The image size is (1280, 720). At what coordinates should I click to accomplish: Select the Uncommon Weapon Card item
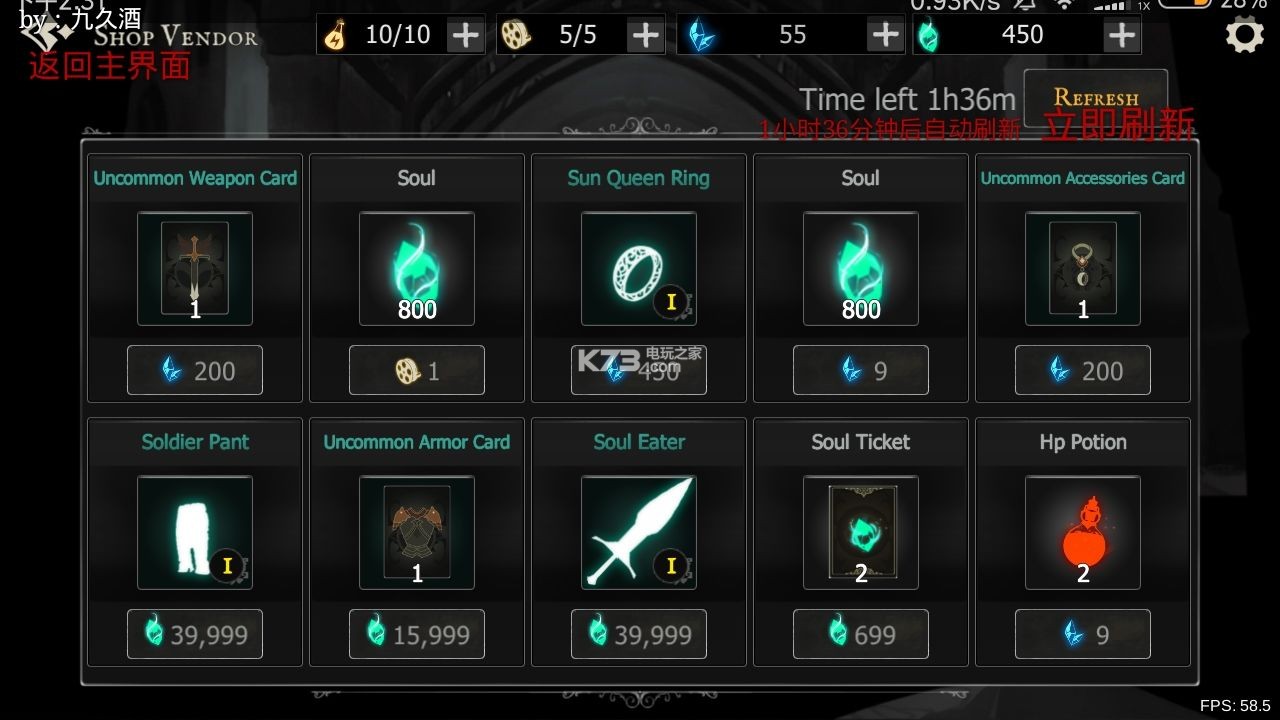tap(195, 268)
